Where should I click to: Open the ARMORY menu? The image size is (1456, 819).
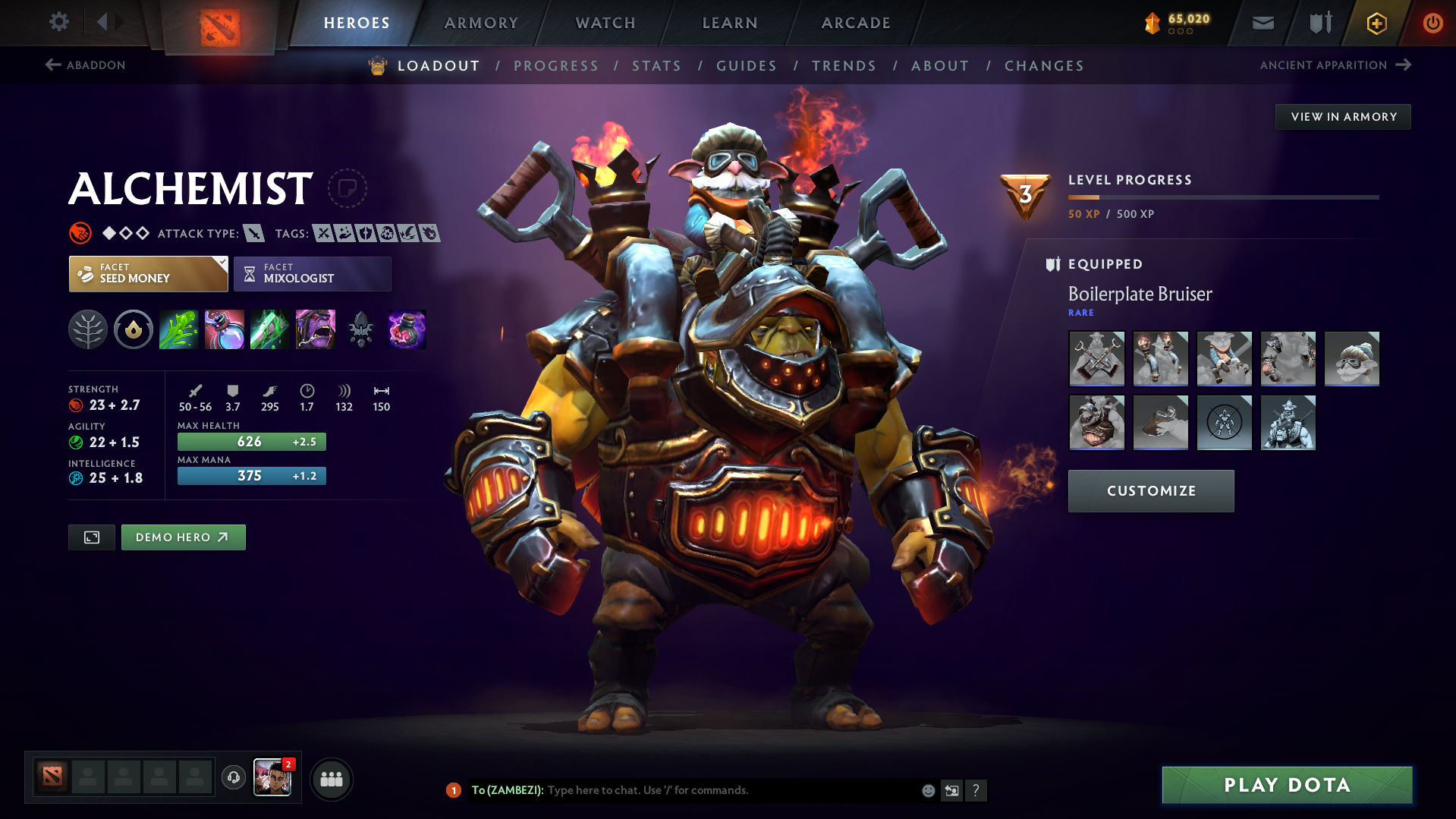(x=481, y=23)
